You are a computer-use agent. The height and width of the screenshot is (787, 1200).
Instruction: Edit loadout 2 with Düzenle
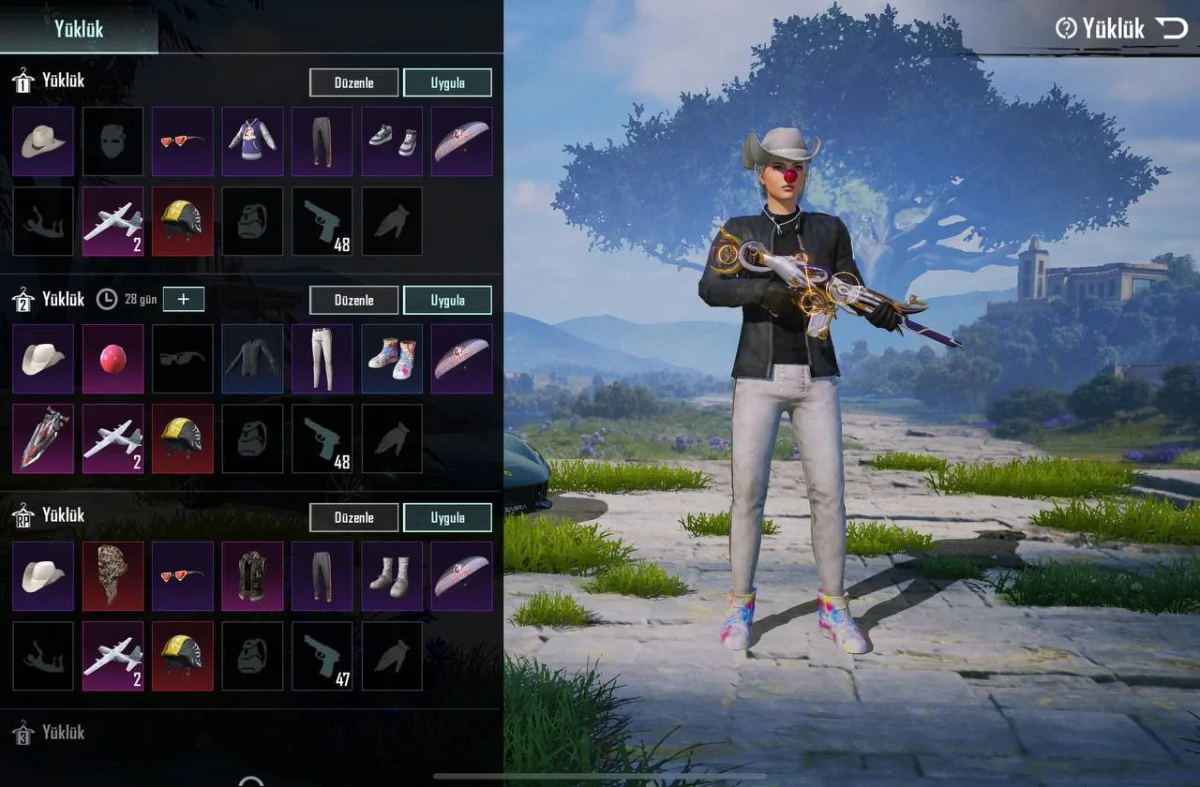353,300
